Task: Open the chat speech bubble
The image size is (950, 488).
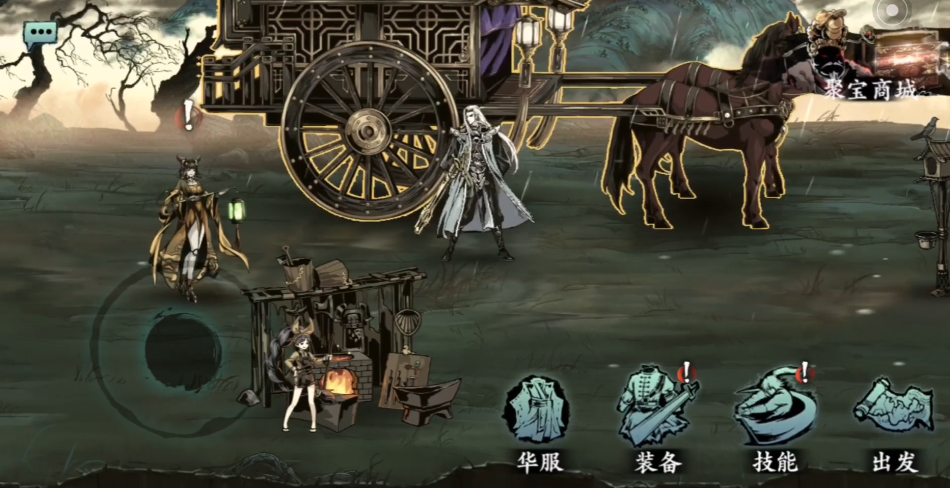Action: tap(41, 34)
